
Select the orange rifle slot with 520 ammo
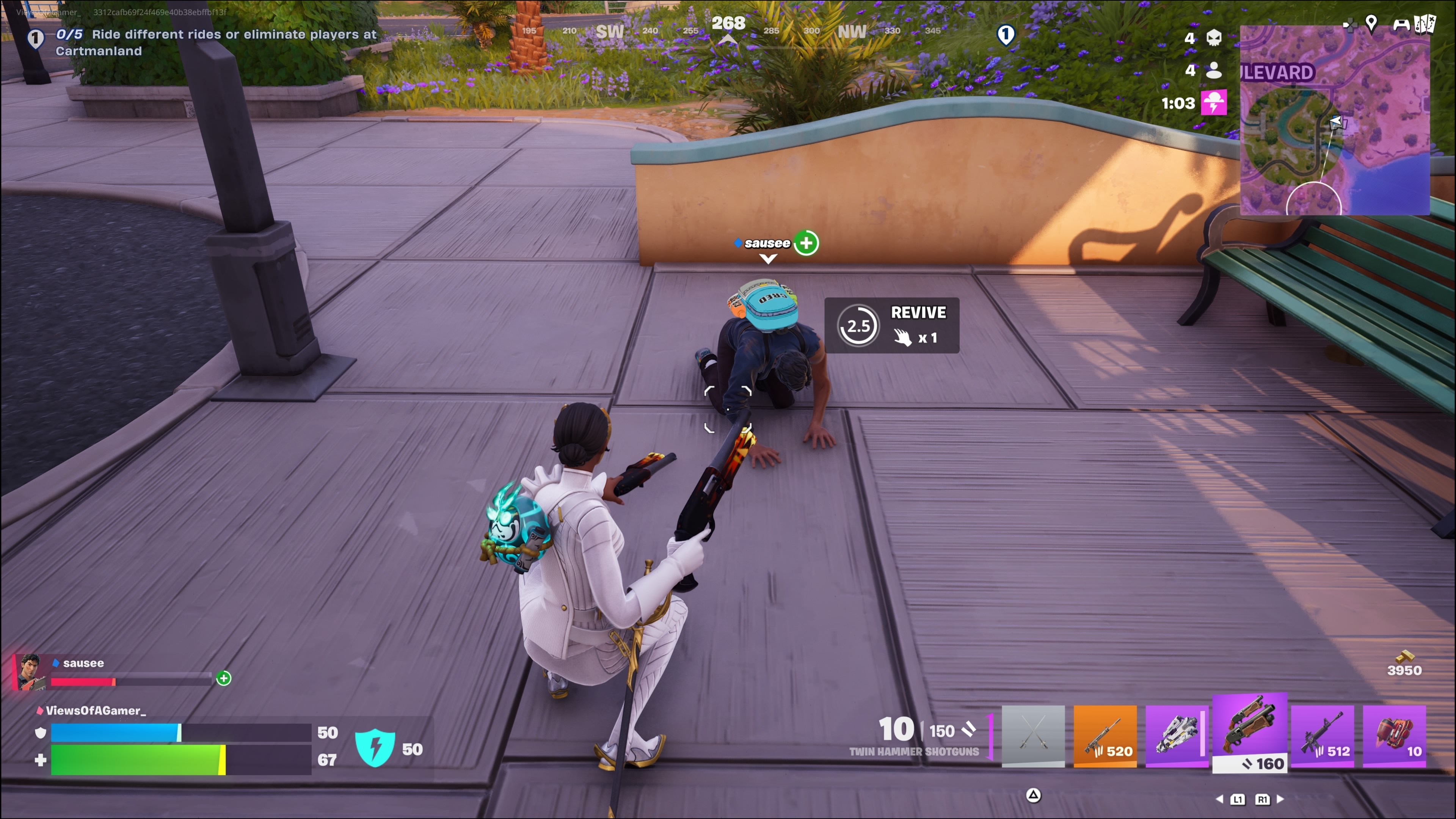(x=1105, y=735)
